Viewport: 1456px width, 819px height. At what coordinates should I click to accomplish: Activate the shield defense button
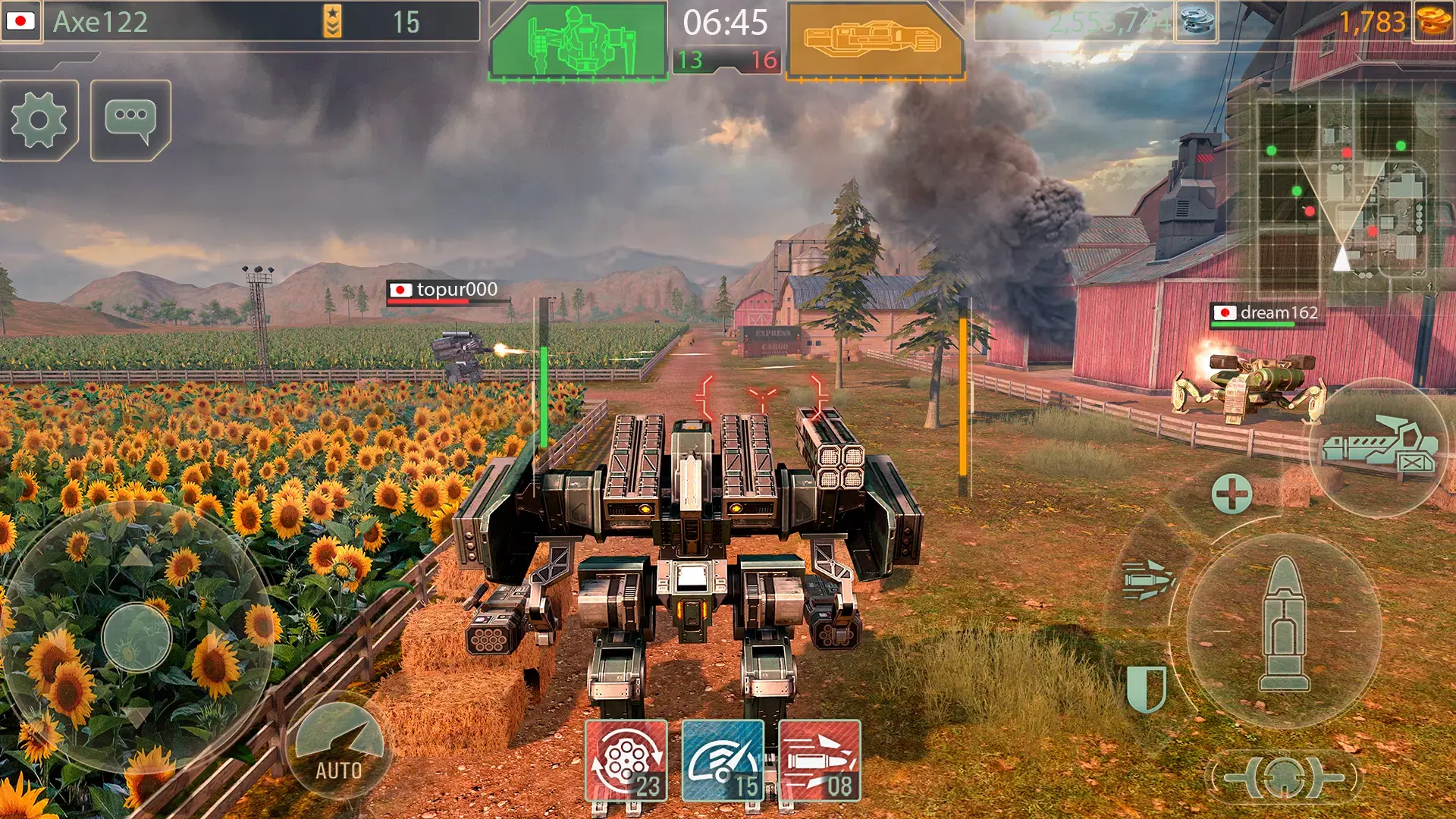coord(1146,688)
